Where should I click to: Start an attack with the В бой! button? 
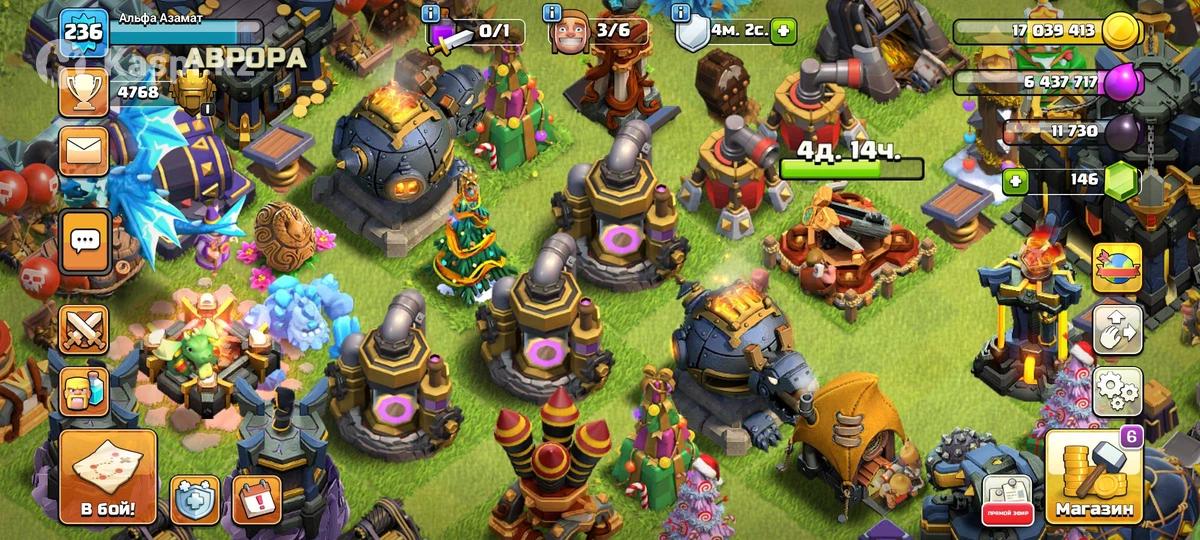108,478
